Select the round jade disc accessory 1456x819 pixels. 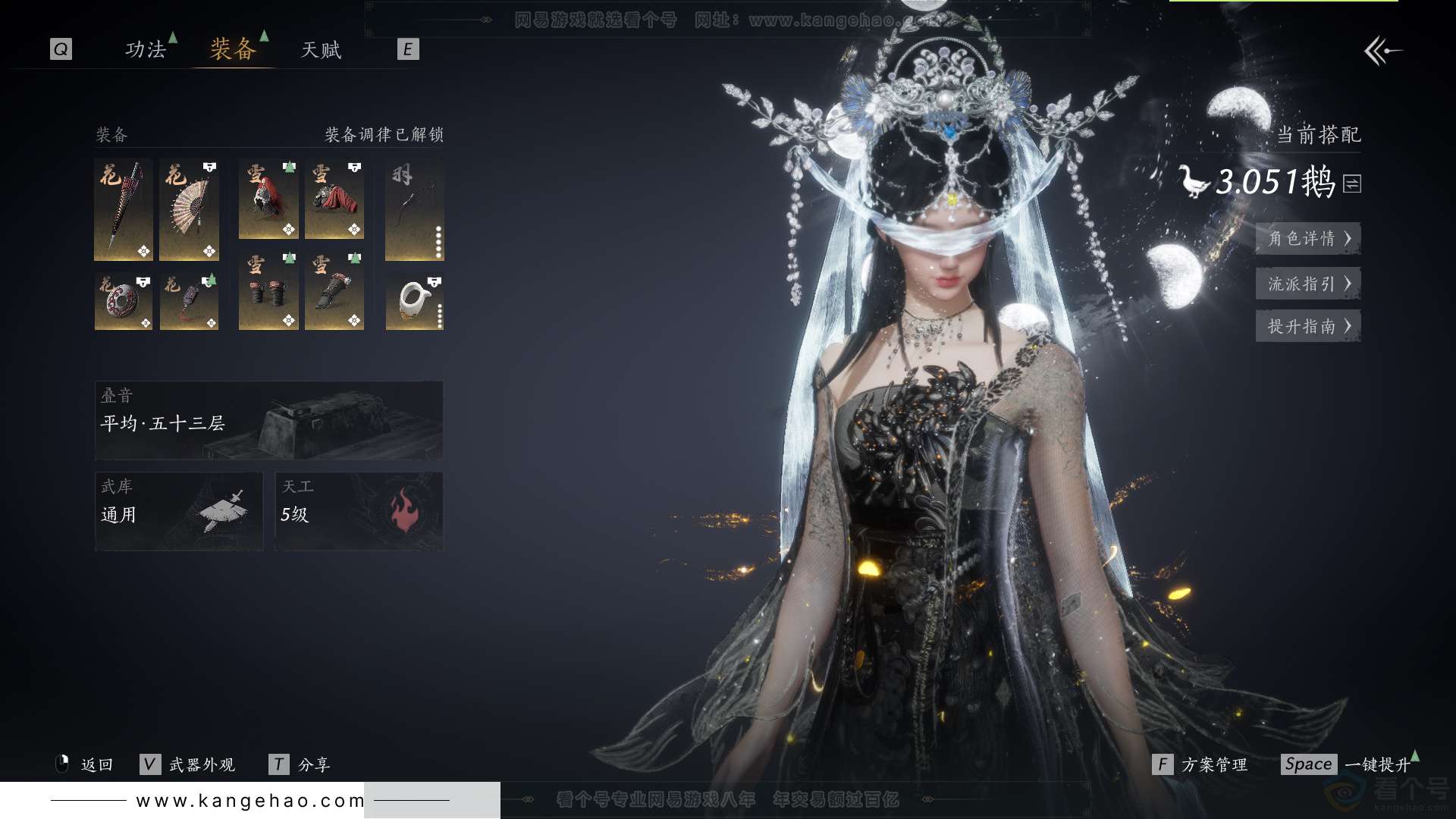(124, 302)
